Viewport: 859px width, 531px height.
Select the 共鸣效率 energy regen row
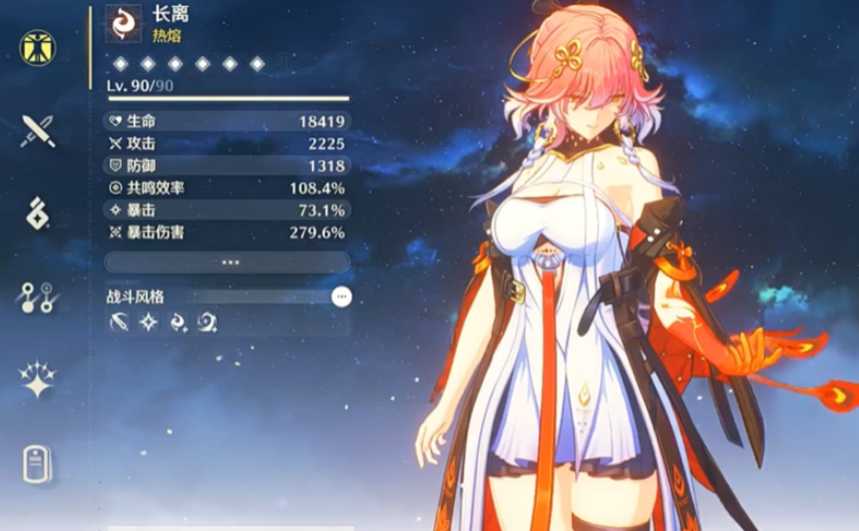227,187
